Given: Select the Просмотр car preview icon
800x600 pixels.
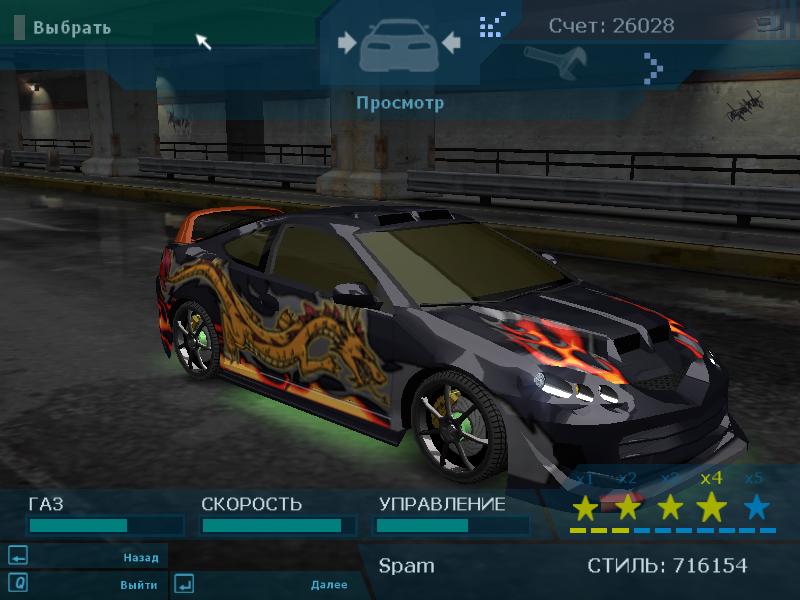Looking at the screenshot, I should point(399,45).
